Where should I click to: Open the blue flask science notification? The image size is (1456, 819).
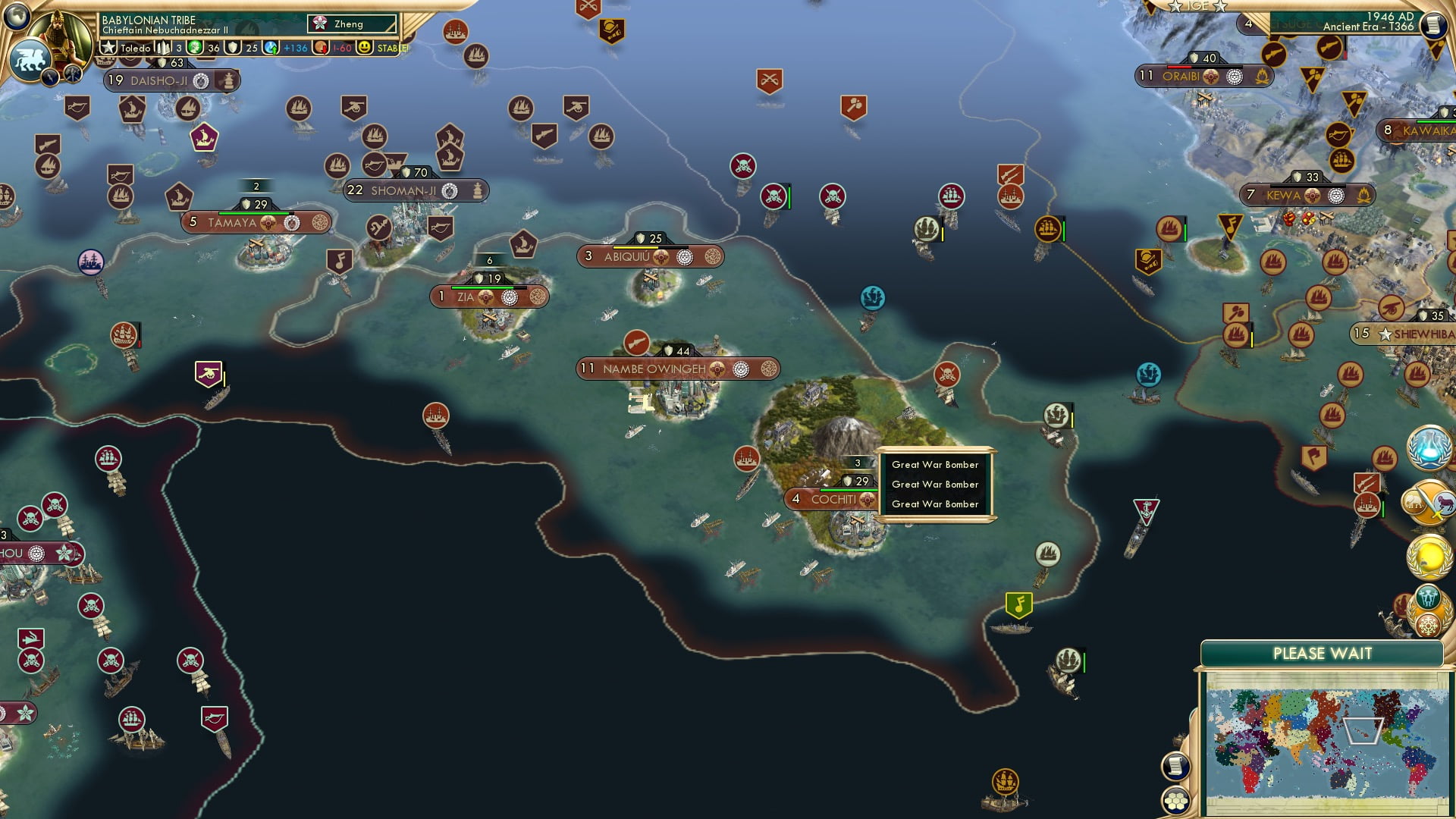tap(1429, 447)
